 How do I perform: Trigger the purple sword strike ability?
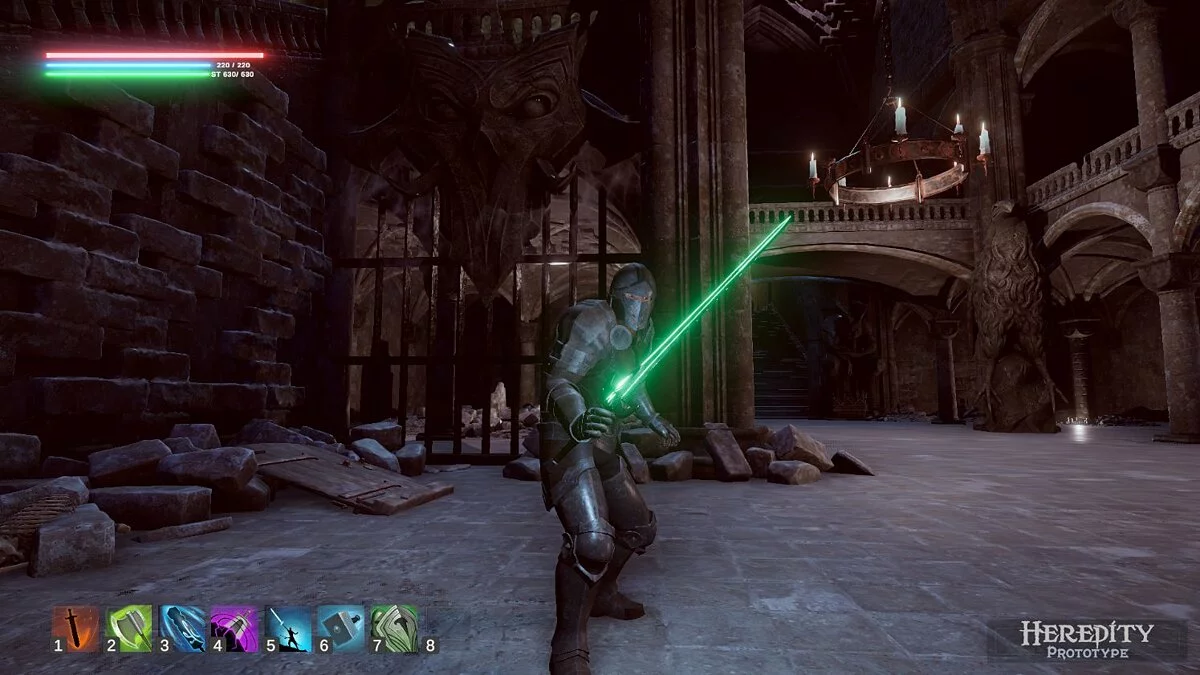coord(235,629)
